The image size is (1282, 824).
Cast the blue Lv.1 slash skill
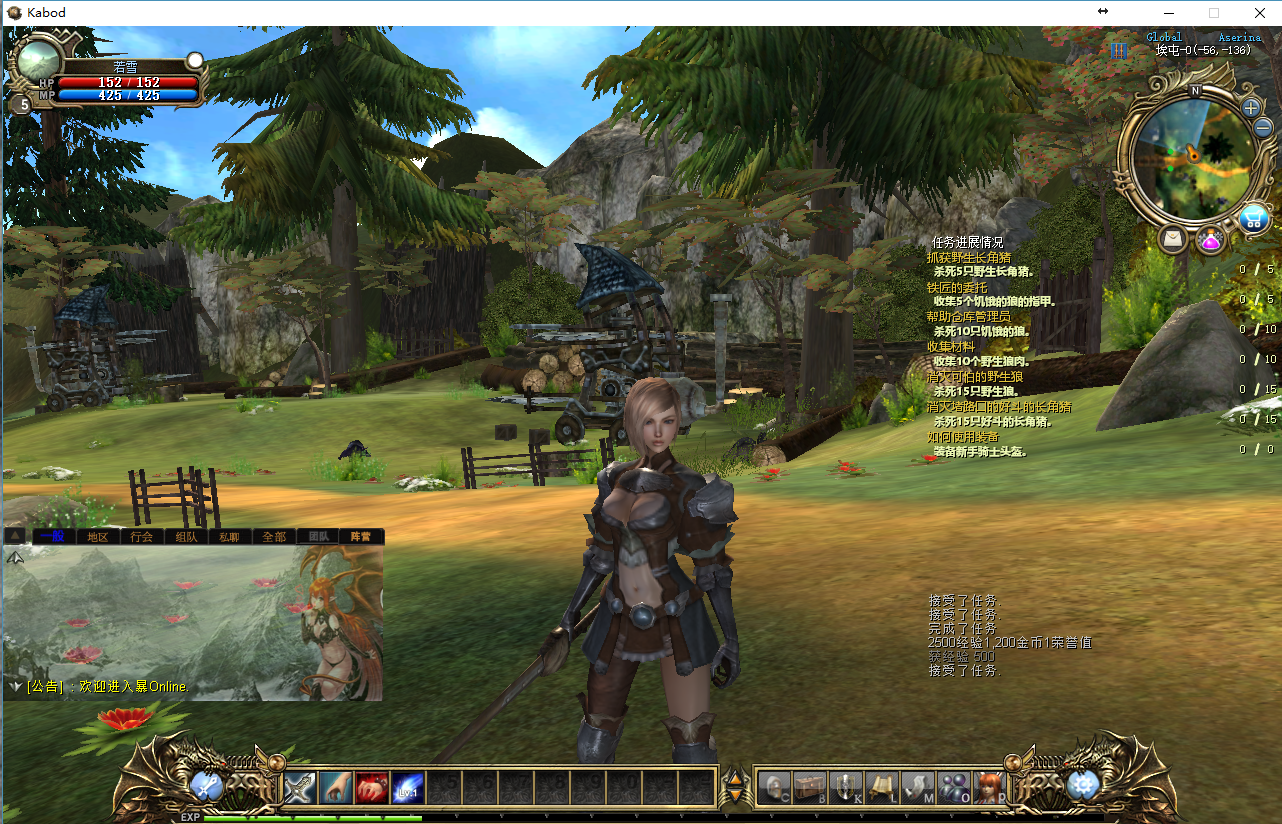click(x=408, y=788)
